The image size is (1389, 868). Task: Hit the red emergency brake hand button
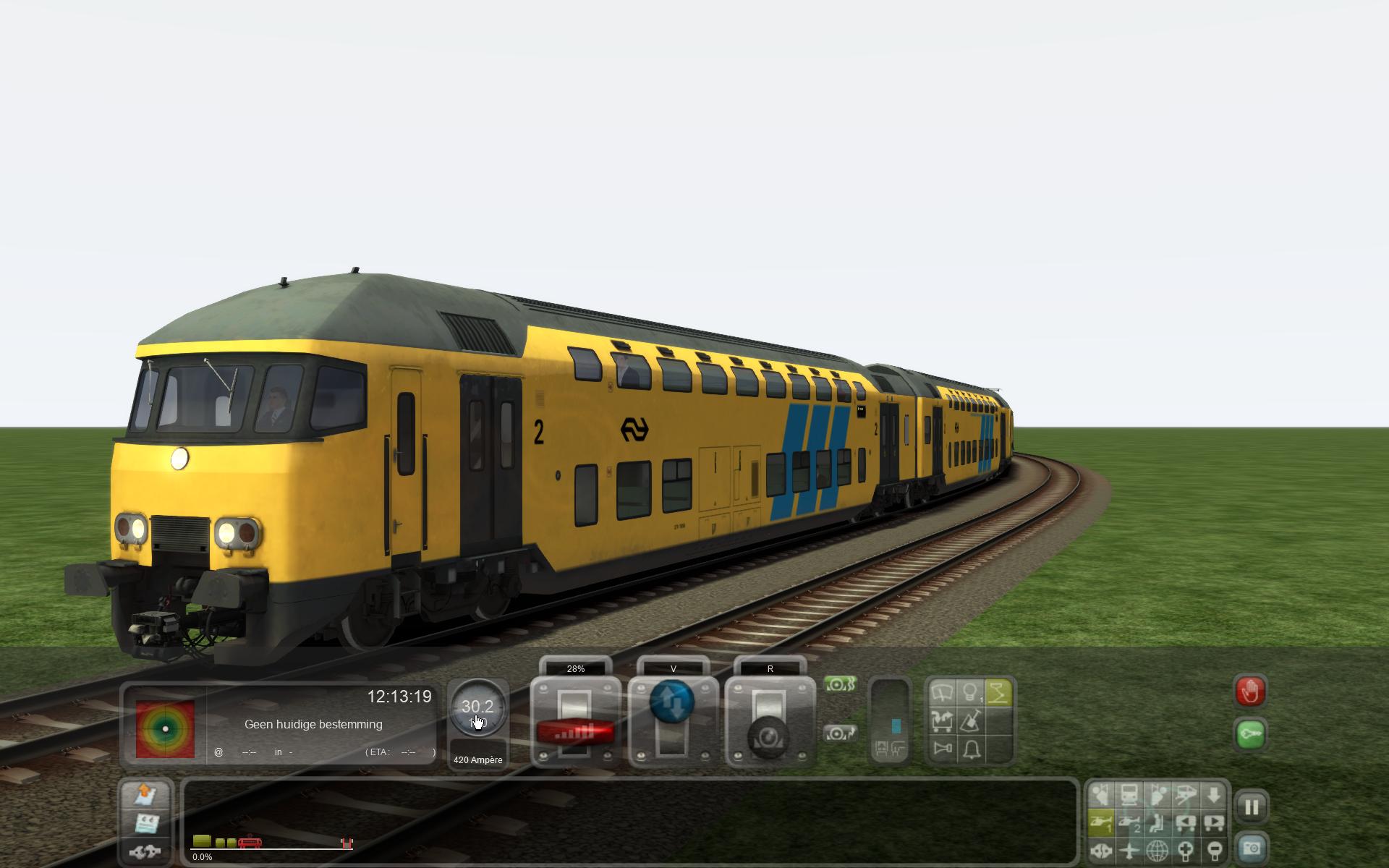[1251, 692]
